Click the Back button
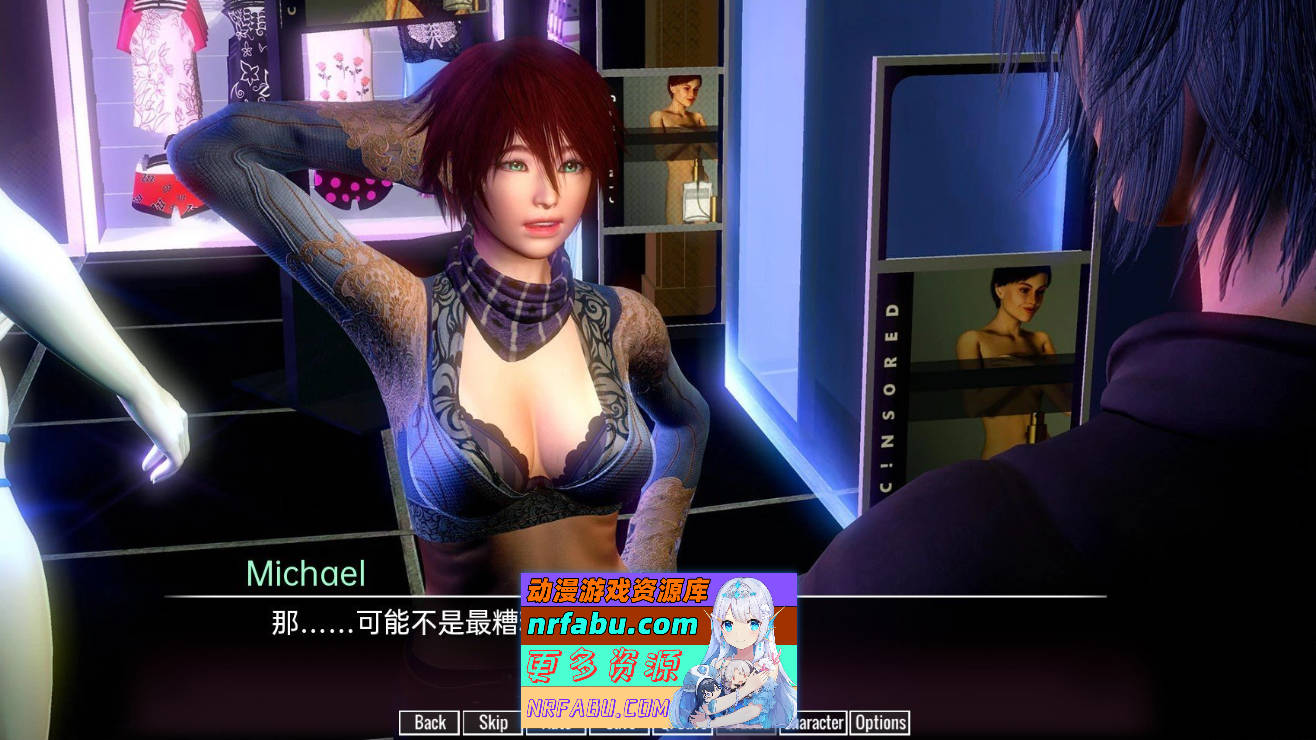The height and width of the screenshot is (740, 1316). [x=428, y=723]
